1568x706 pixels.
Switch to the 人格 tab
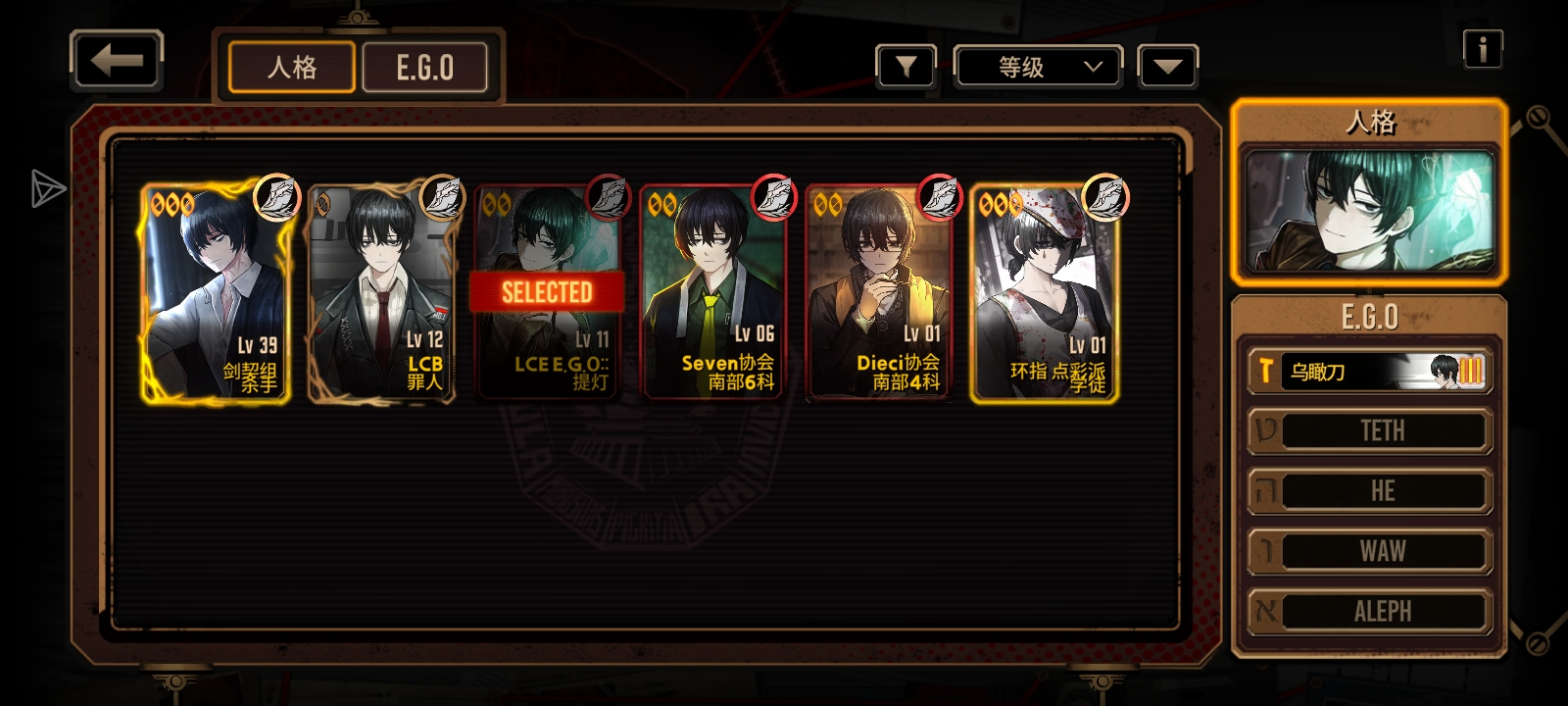[x=292, y=68]
